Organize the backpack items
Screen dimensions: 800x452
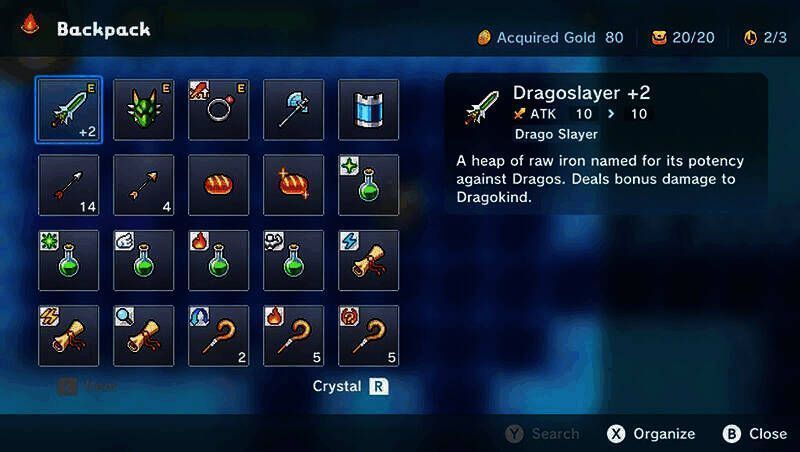point(651,433)
